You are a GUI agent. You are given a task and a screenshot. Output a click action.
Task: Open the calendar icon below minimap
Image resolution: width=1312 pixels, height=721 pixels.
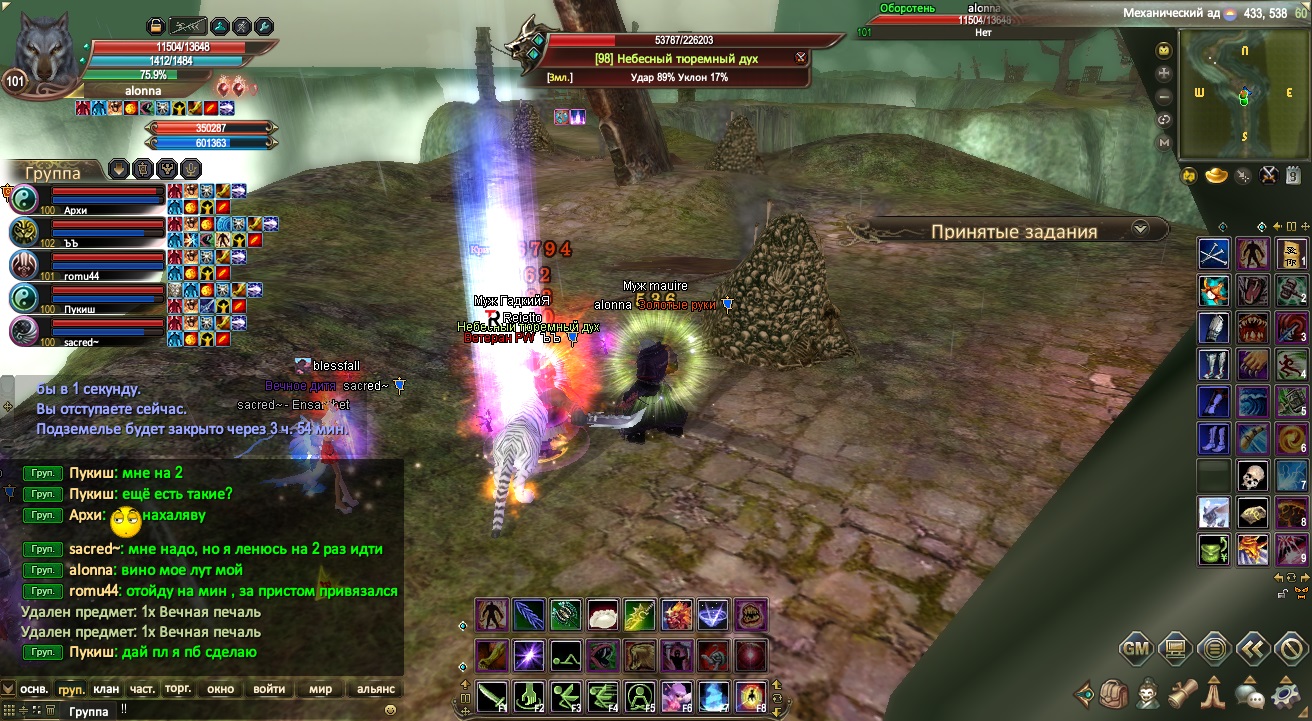click(1292, 176)
